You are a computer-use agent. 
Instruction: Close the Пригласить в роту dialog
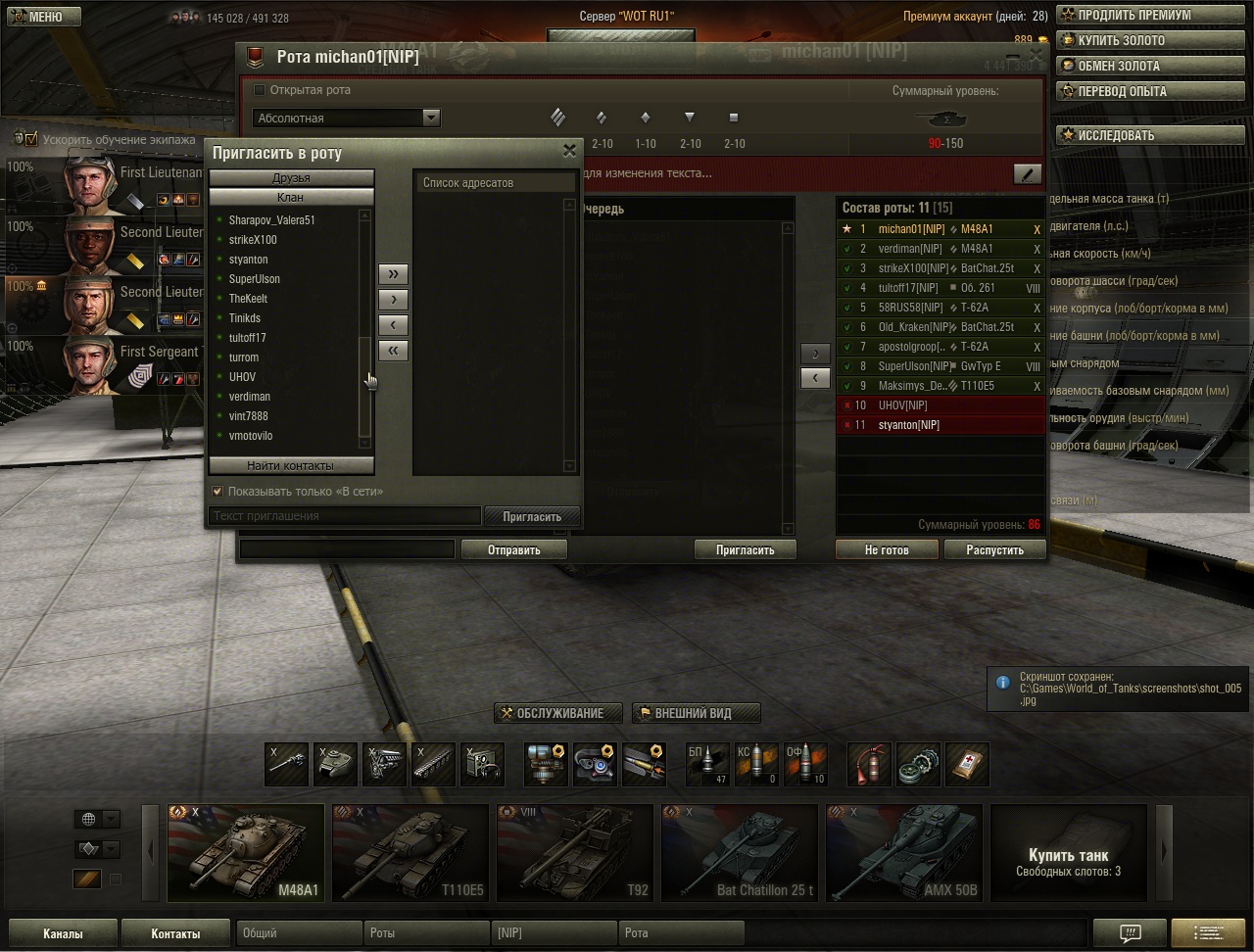point(569,151)
